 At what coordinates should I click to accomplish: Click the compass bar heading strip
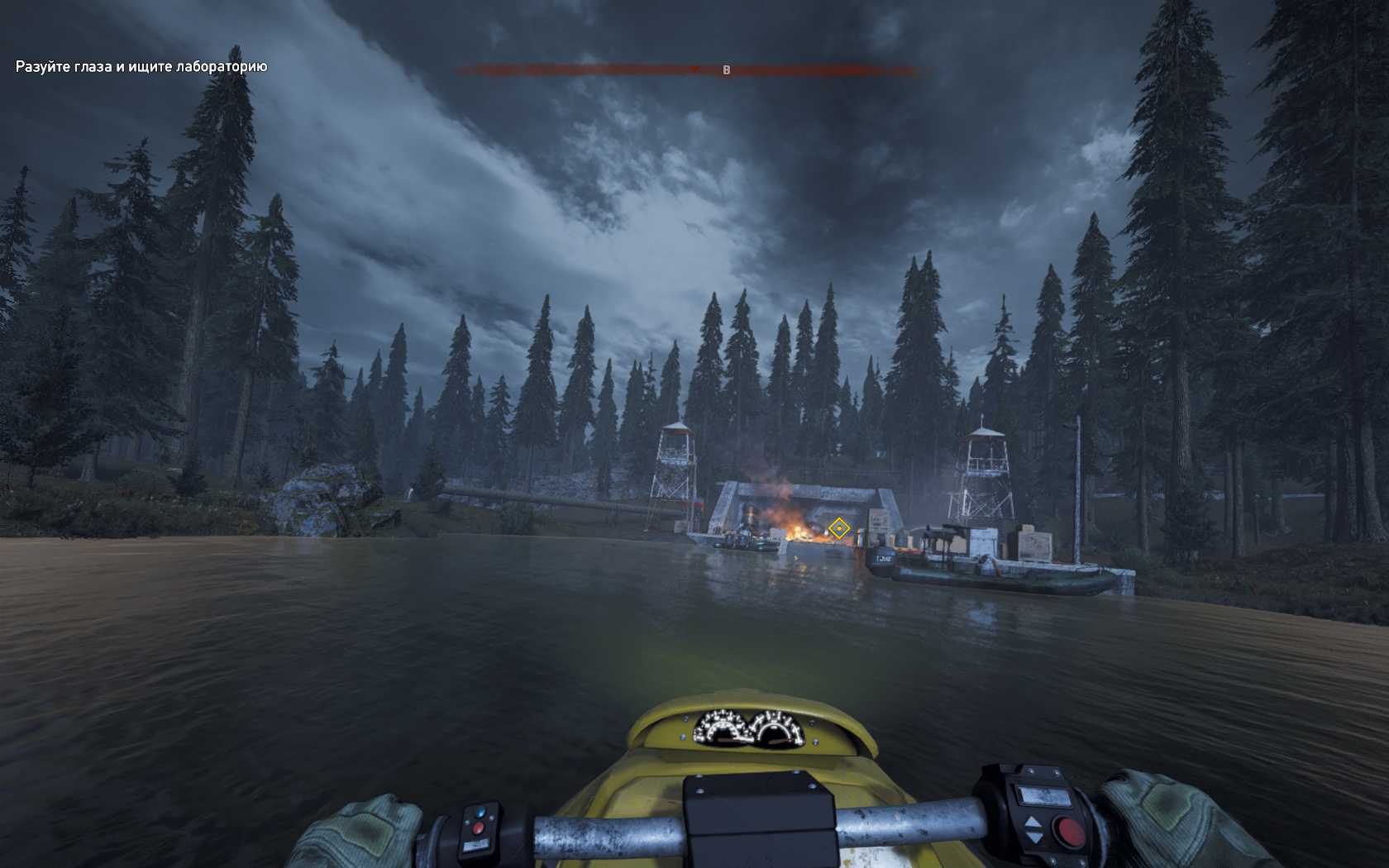click(686, 70)
